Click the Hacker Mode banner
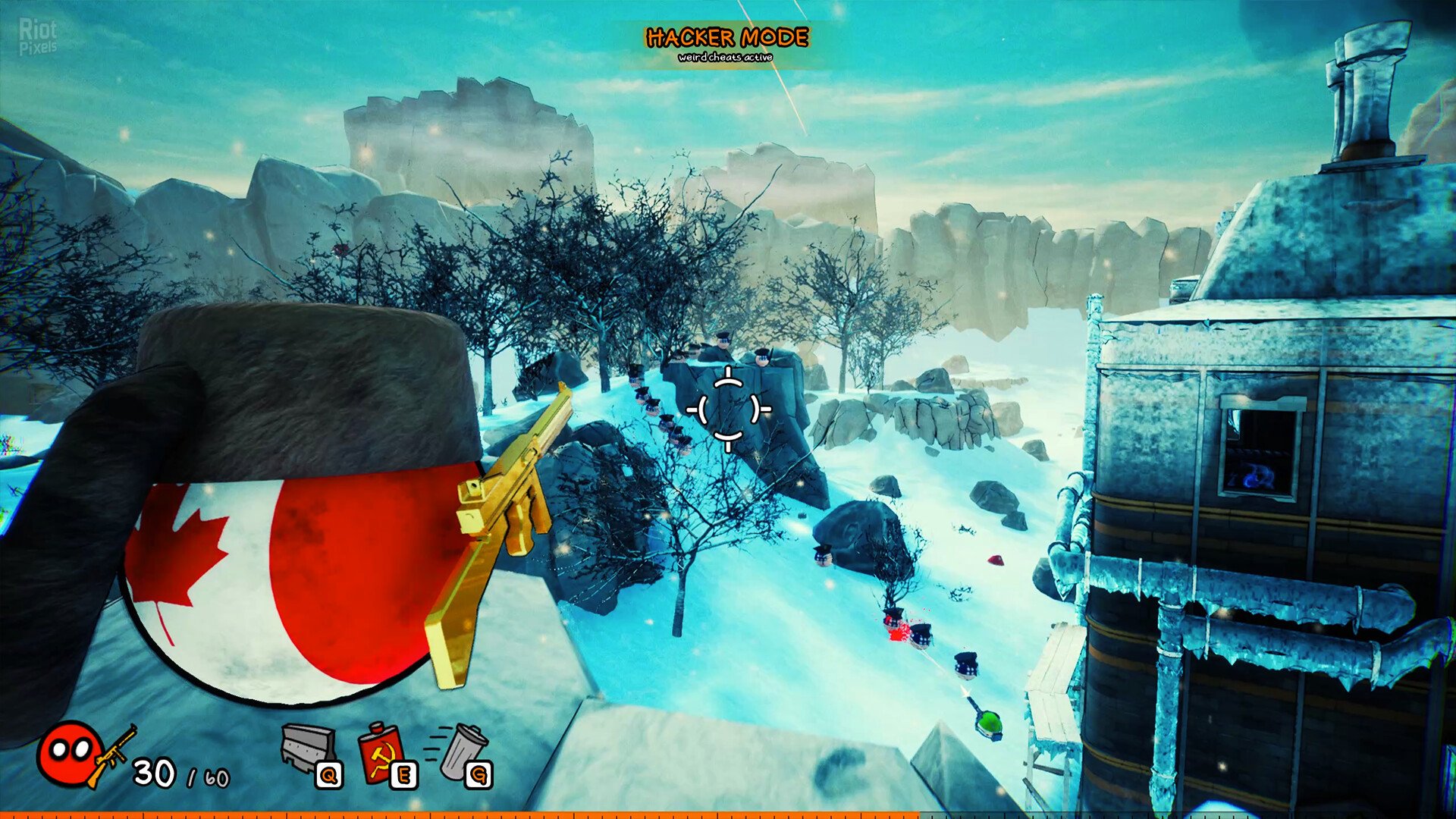 726,44
